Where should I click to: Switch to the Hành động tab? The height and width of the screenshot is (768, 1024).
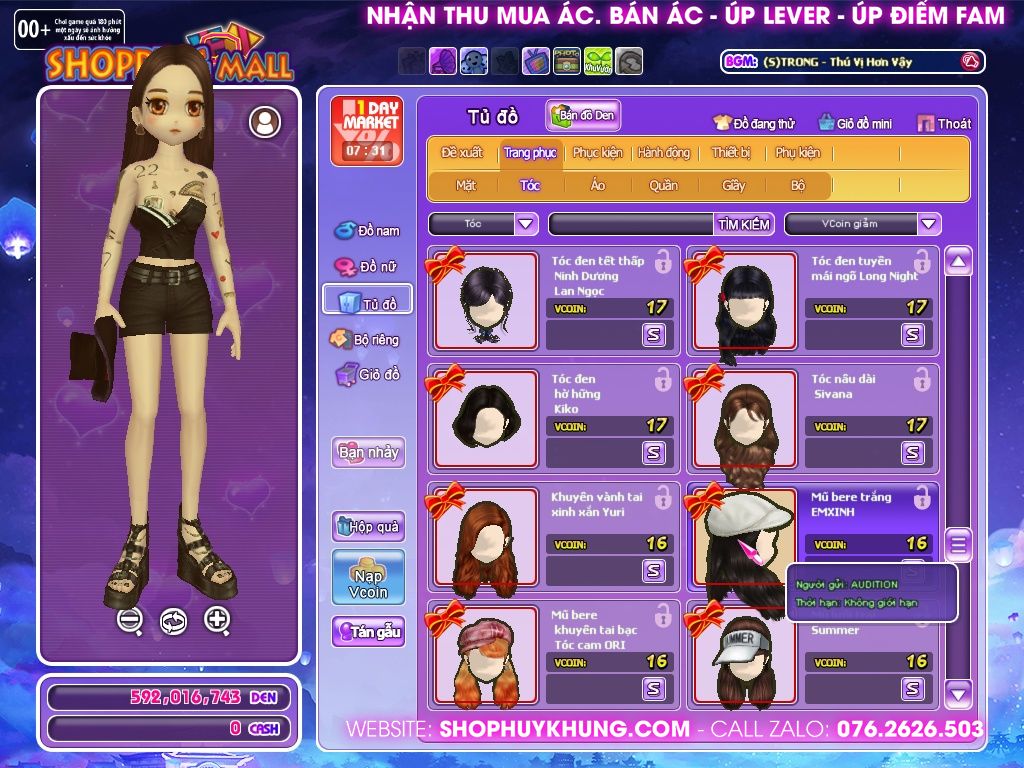click(663, 153)
